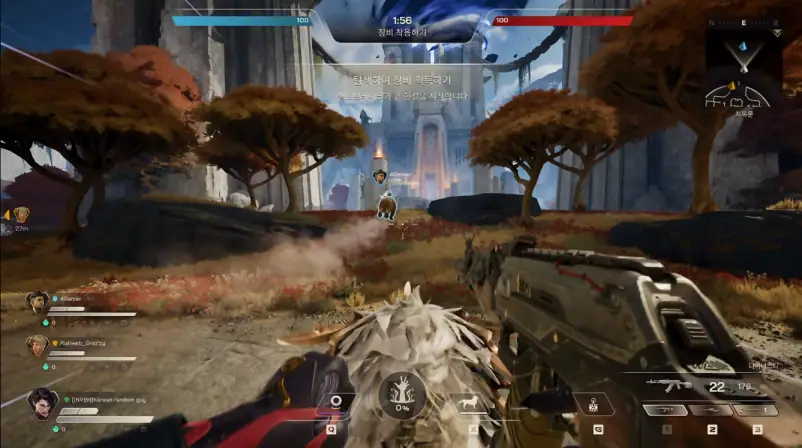802x448 pixels.
Task: Click the [INVEN]Korean random guy portrait
Action: (42, 402)
